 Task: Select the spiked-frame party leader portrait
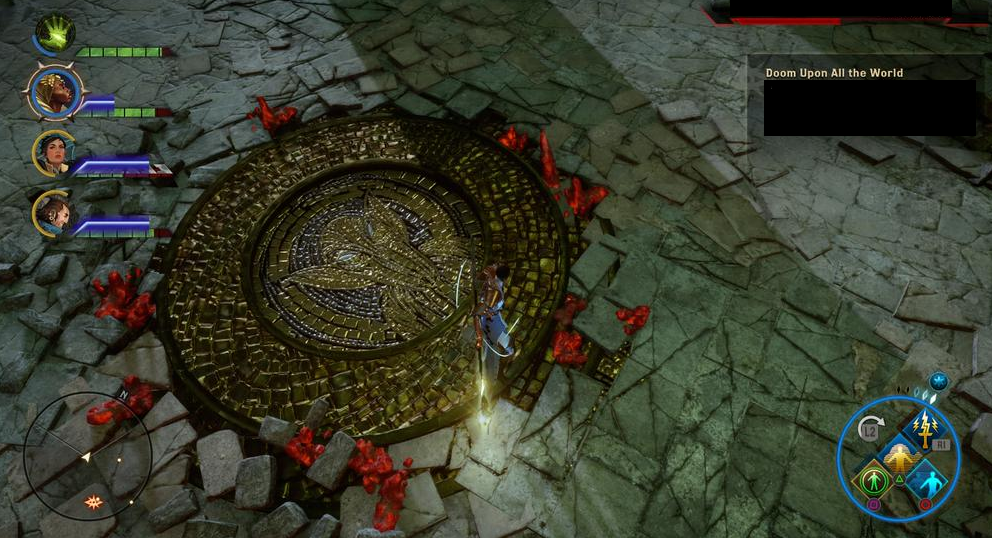54,92
